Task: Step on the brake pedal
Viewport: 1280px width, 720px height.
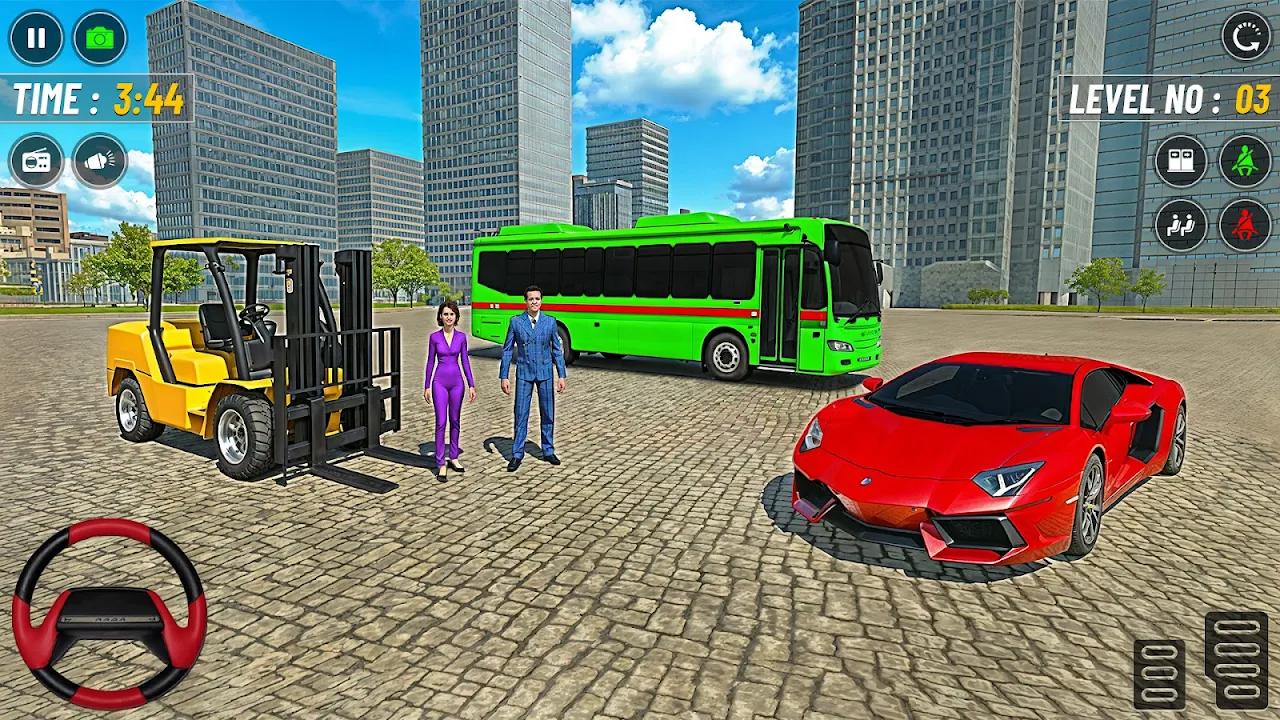Action: tap(1160, 673)
